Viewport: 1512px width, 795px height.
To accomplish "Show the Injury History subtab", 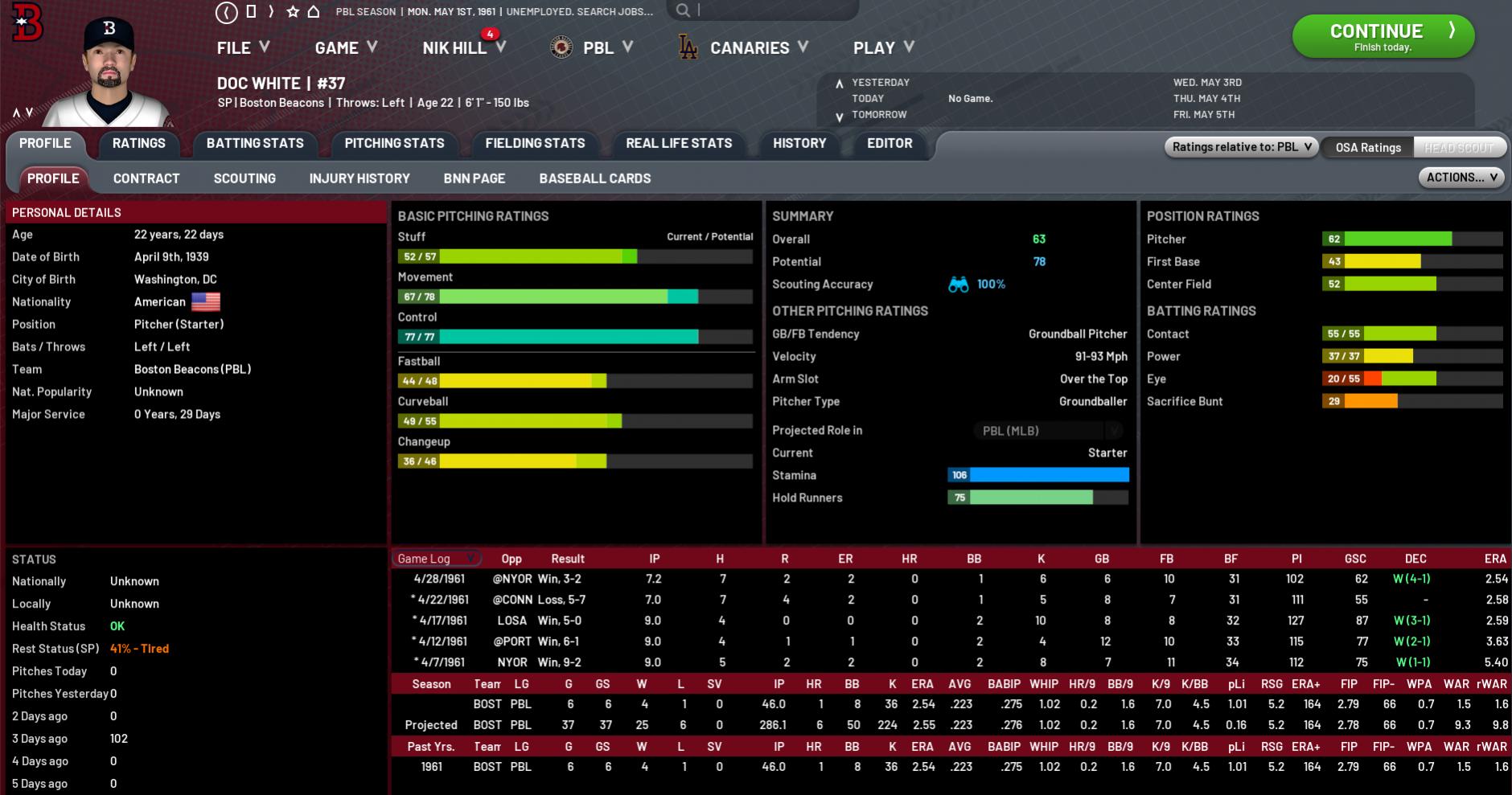I will click(360, 178).
